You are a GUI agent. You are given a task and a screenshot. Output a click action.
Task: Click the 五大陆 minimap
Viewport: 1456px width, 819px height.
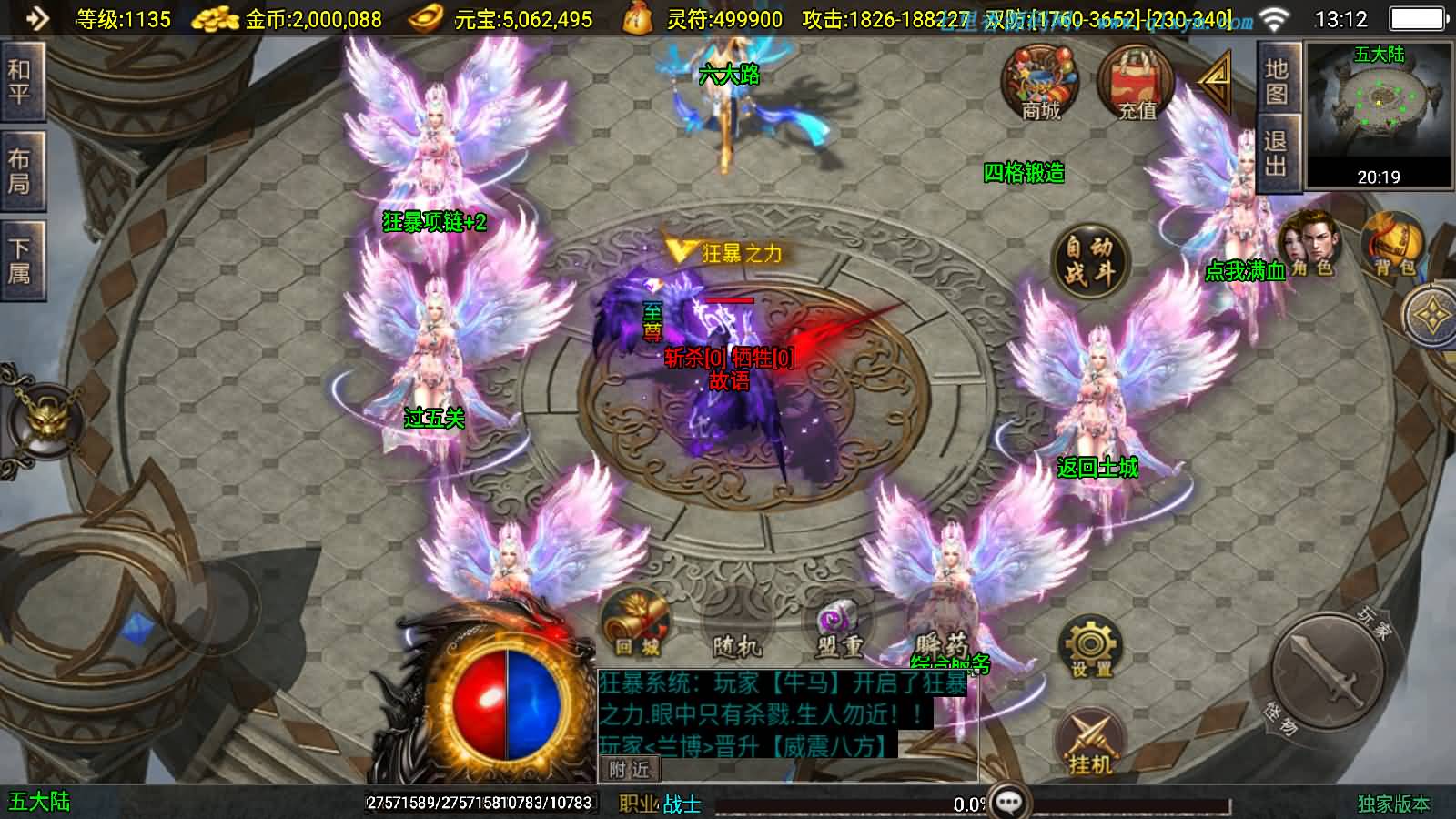pos(1379,114)
